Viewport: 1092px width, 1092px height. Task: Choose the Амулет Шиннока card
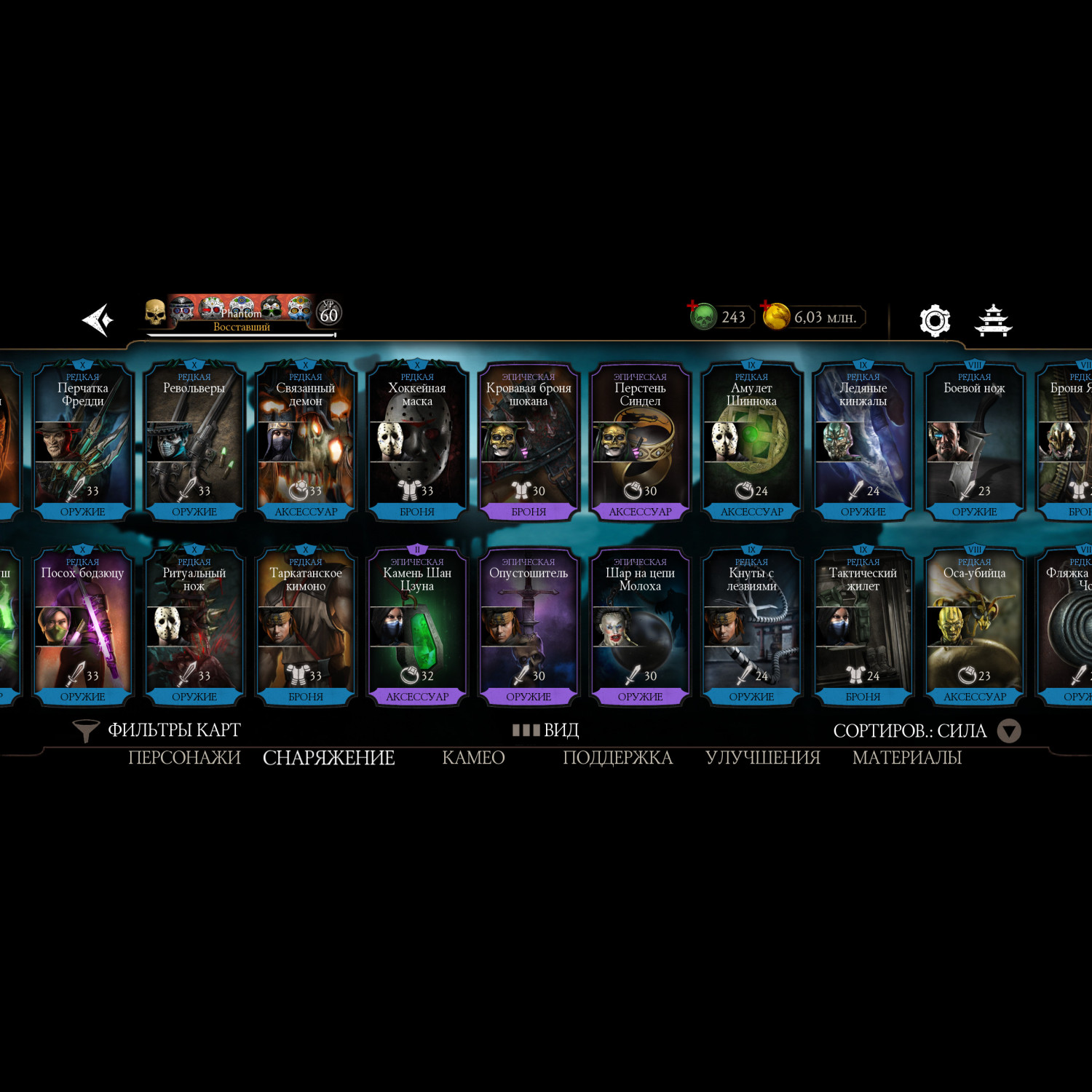pyautogui.click(x=751, y=441)
